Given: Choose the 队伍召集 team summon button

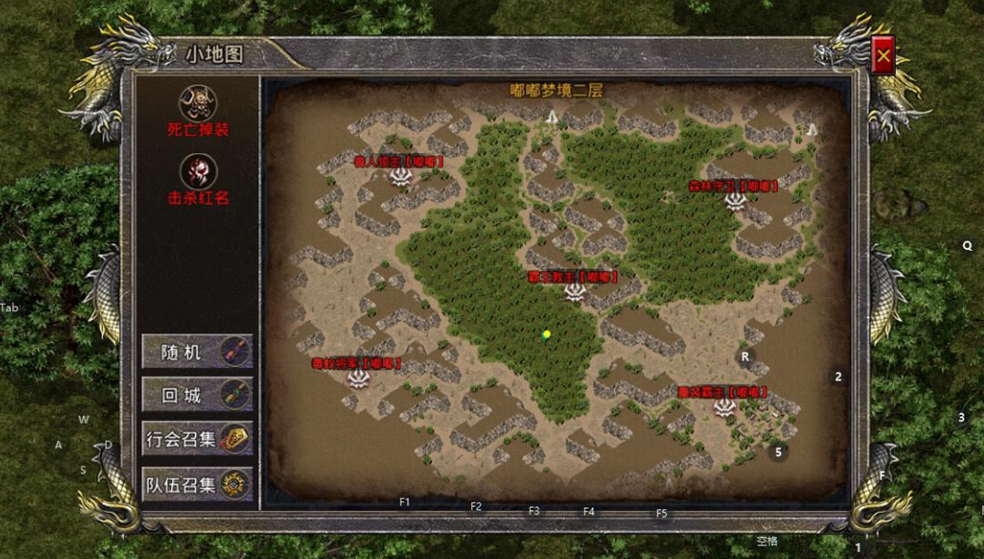Looking at the screenshot, I should click(x=197, y=485).
